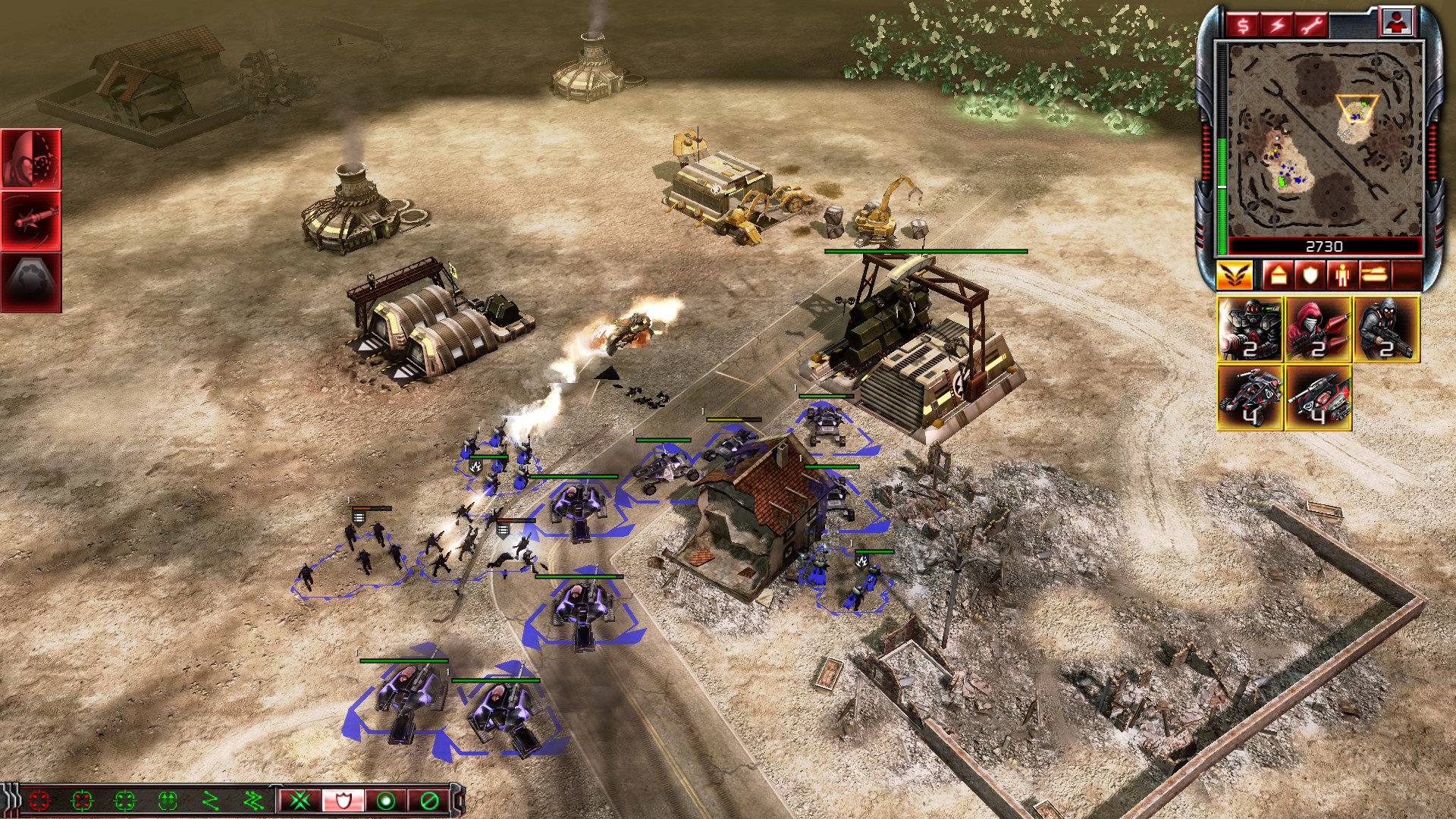Image resolution: width=1456 pixels, height=819 pixels.
Task: Click the ally communication portrait icon
Action: coord(1398,22)
